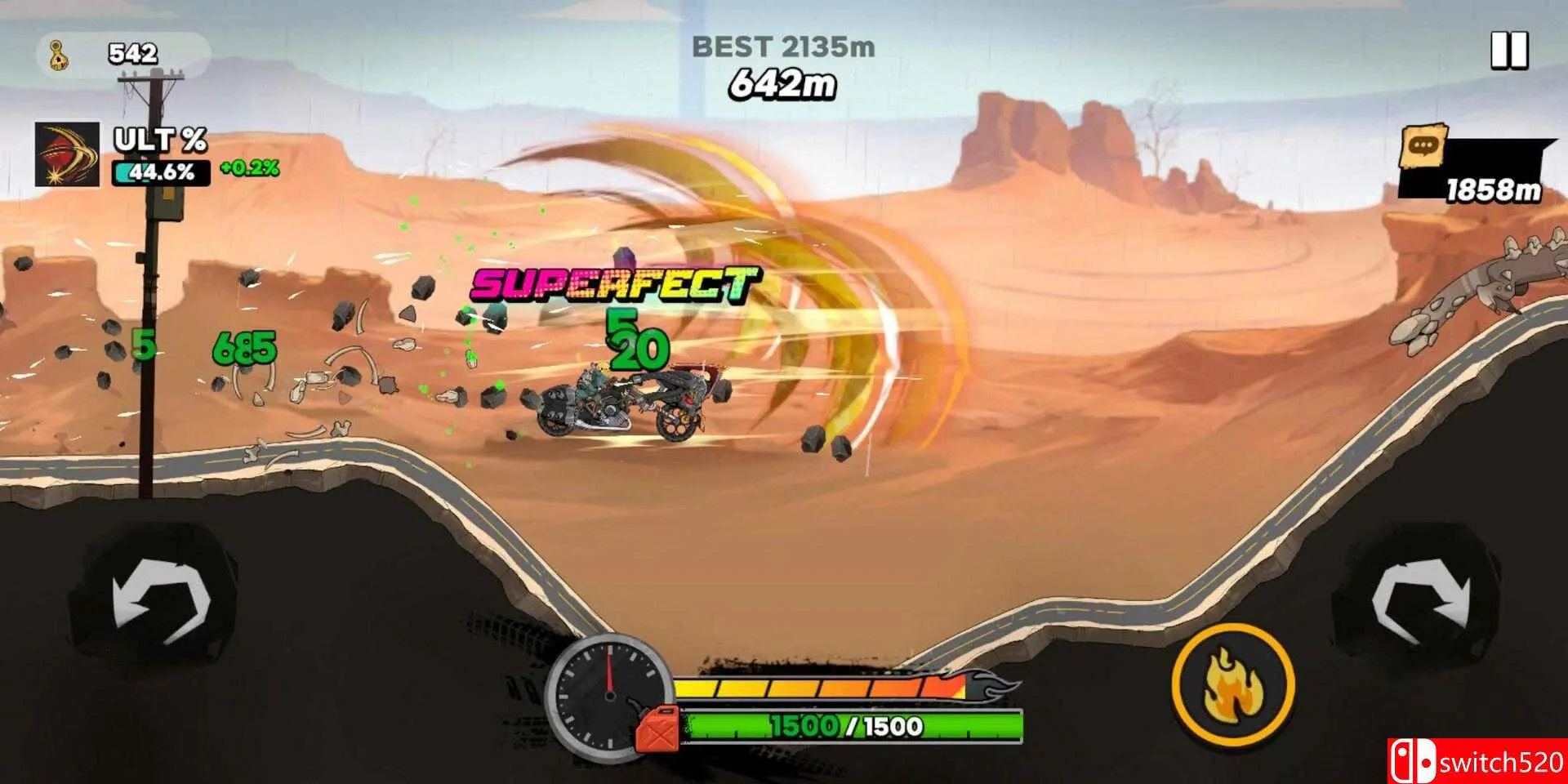Viewport: 1568px width, 784px height.
Task: Trigger the ULT ability icon
Action: [67, 154]
